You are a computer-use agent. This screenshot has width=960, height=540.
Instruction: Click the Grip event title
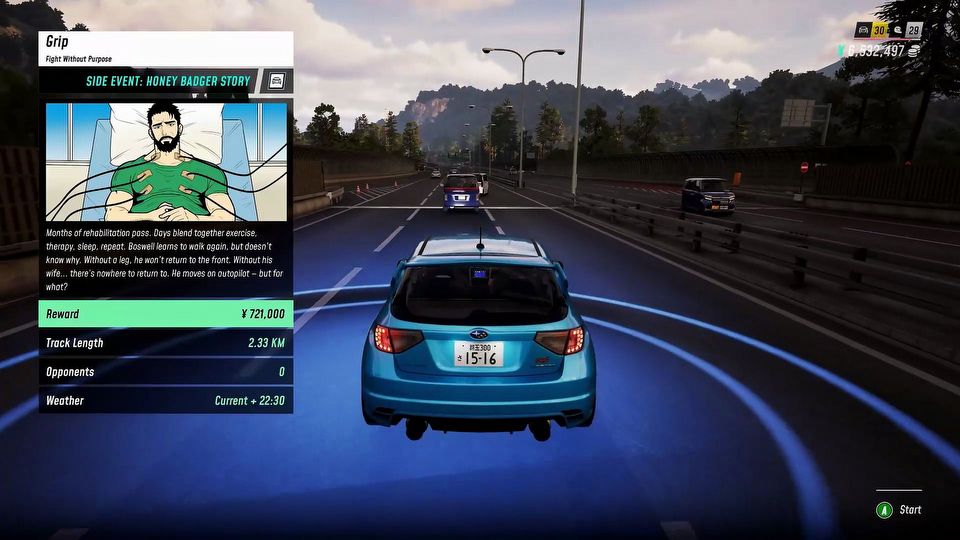coord(60,43)
